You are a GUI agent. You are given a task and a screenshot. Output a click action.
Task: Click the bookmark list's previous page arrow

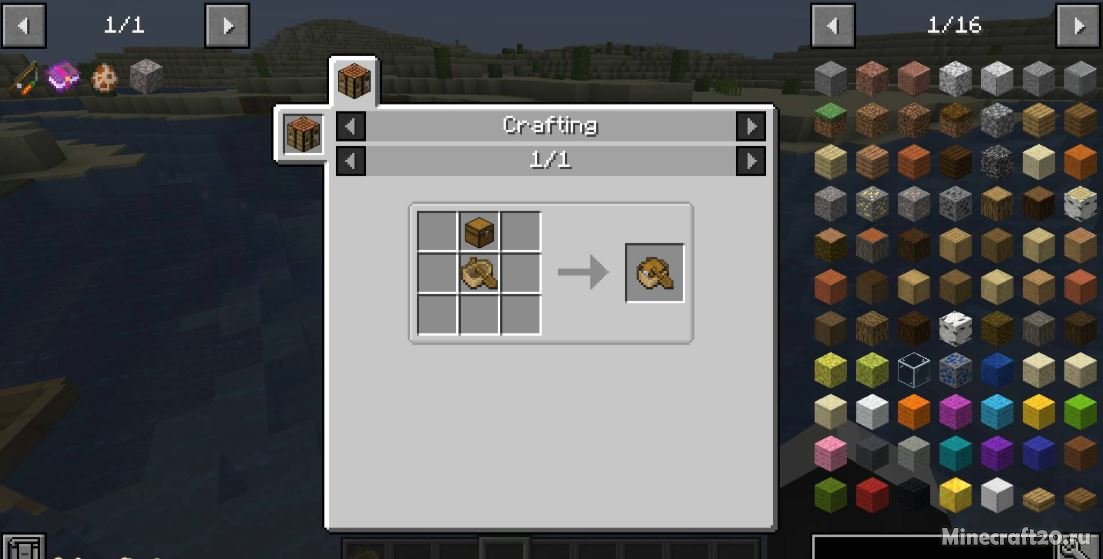coord(22,25)
